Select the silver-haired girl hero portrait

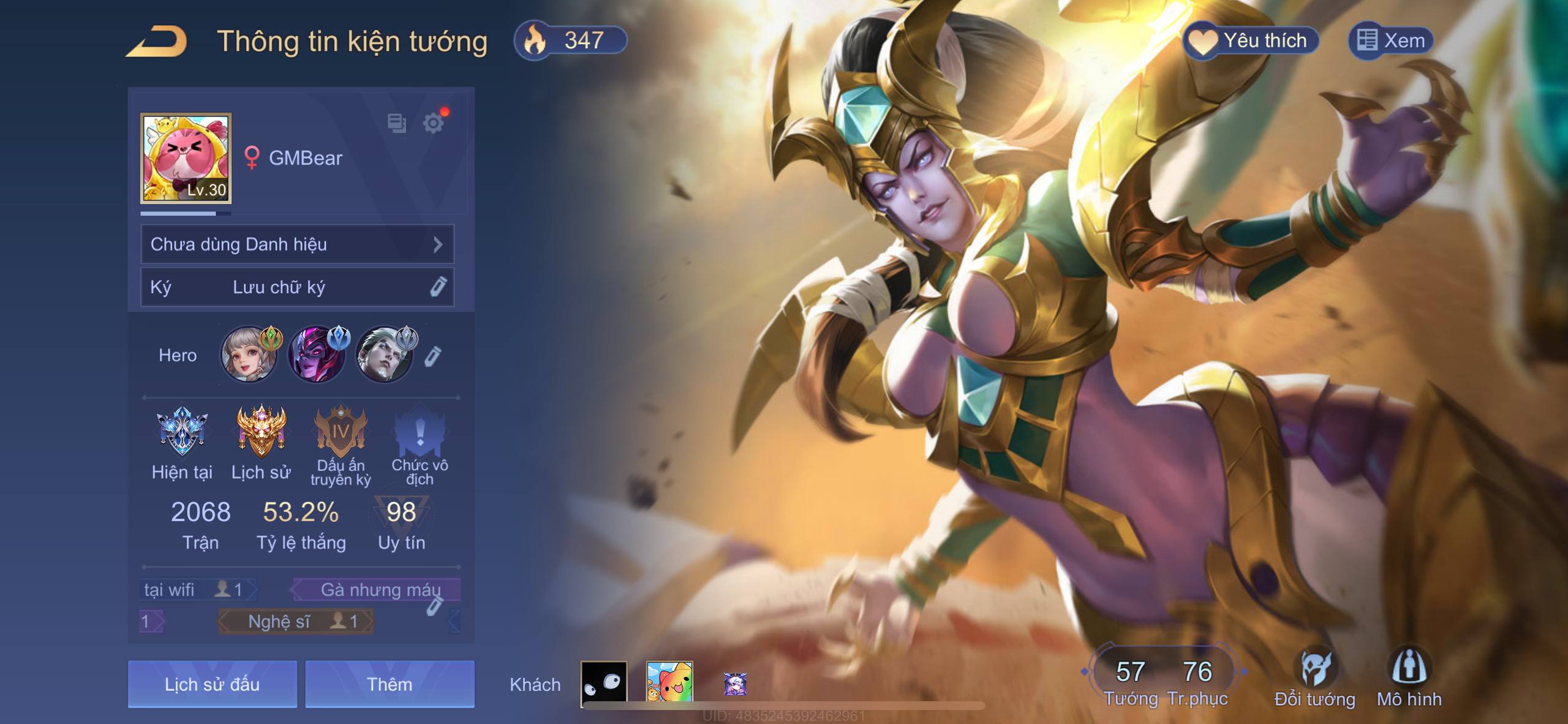[x=249, y=355]
